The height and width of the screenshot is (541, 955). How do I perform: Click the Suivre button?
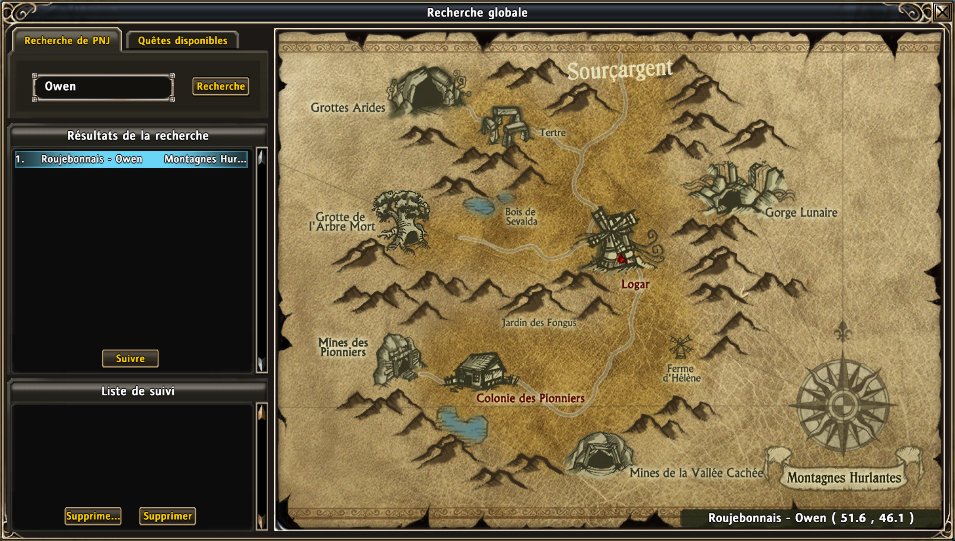[130, 358]
